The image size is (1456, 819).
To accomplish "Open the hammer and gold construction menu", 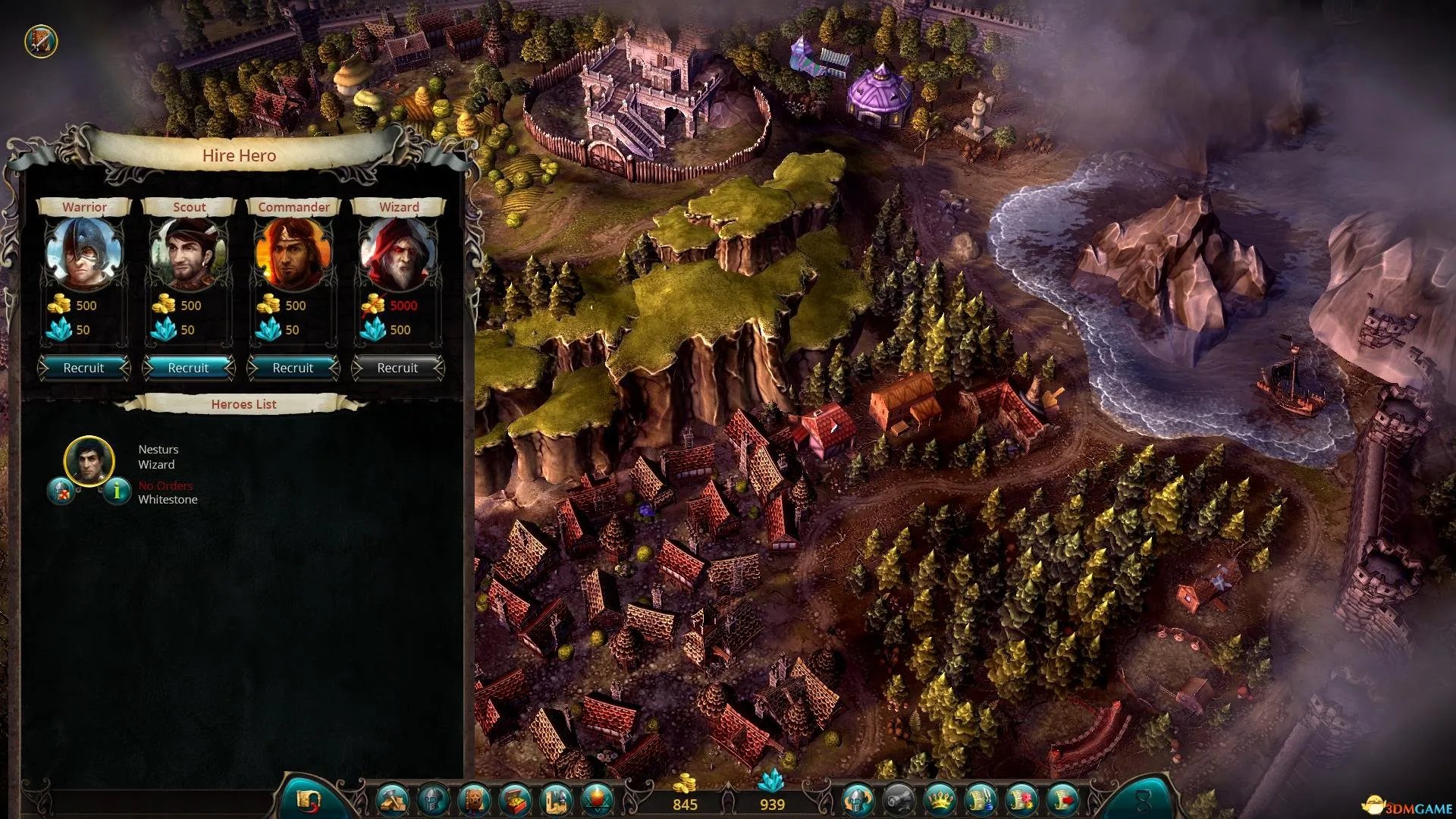I will click(394, 799).
